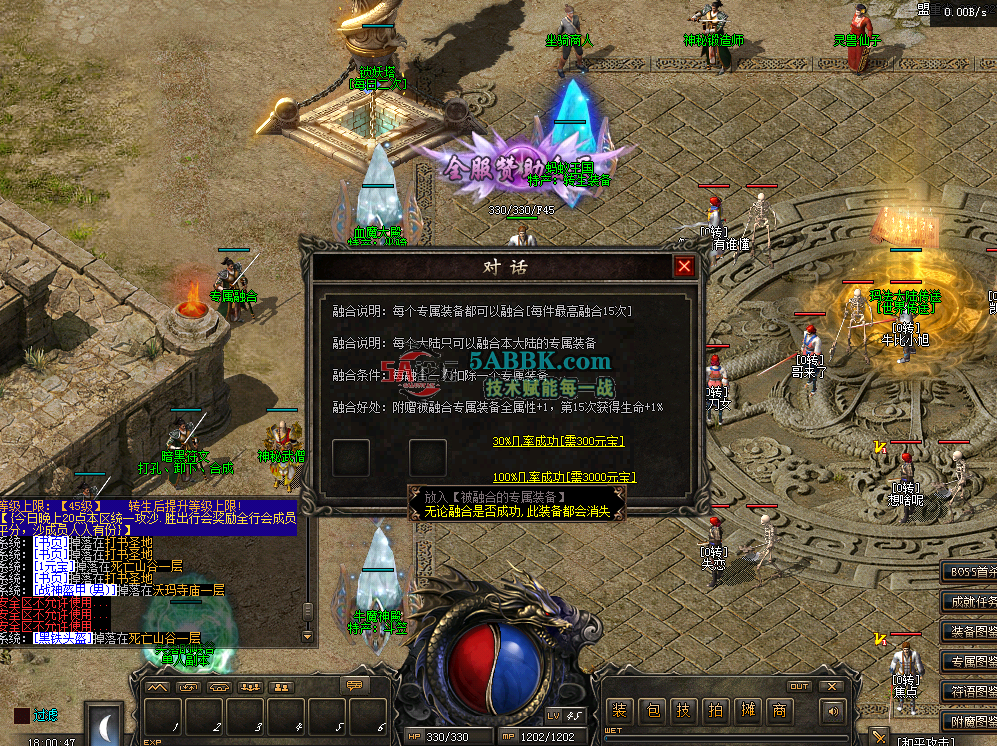Open the 专属图鉴 exclusive codex
This screenshot has width=997, height=746.
point(968,662)
